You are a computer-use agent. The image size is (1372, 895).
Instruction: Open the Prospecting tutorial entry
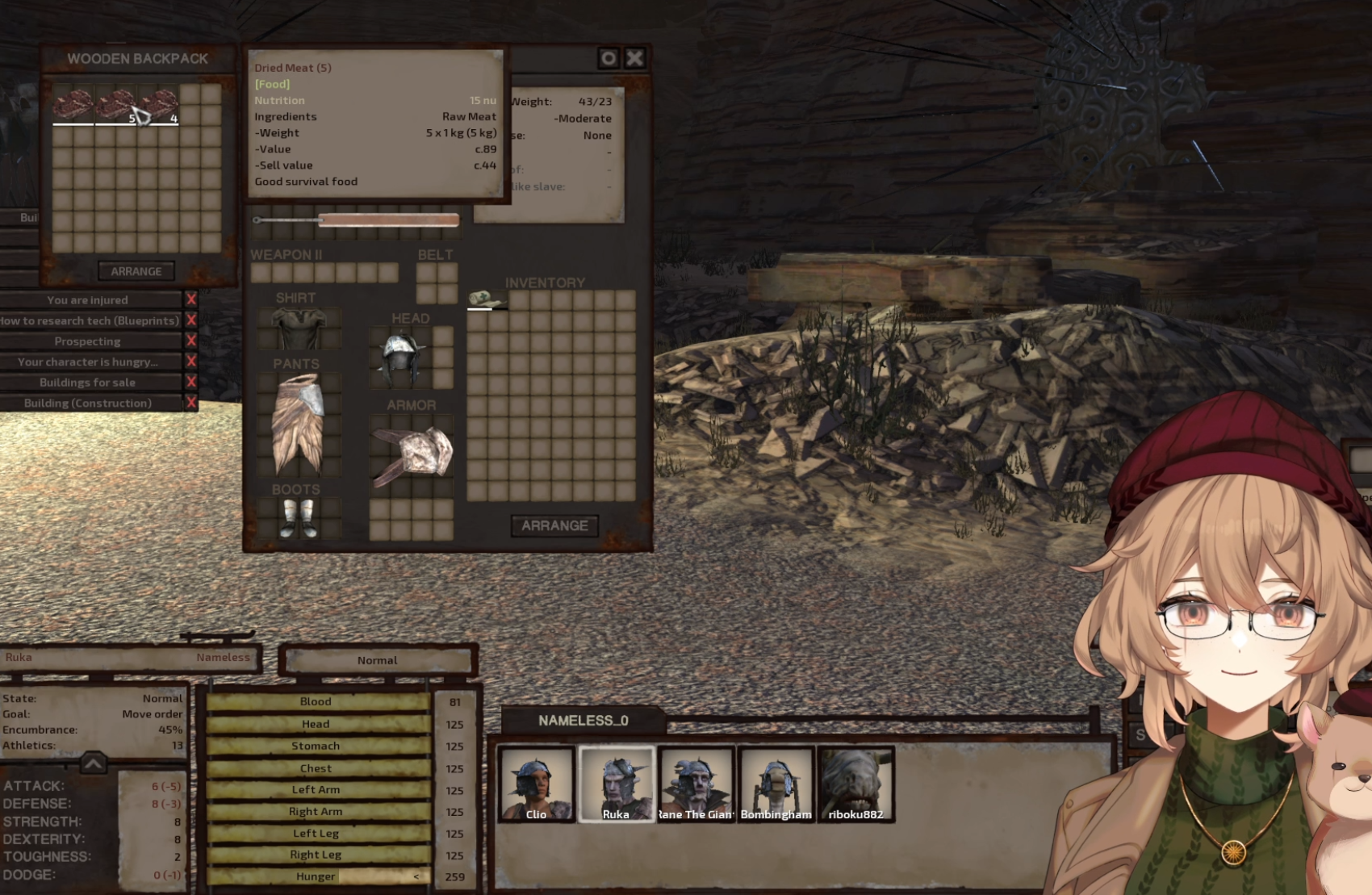click(88, 341)
